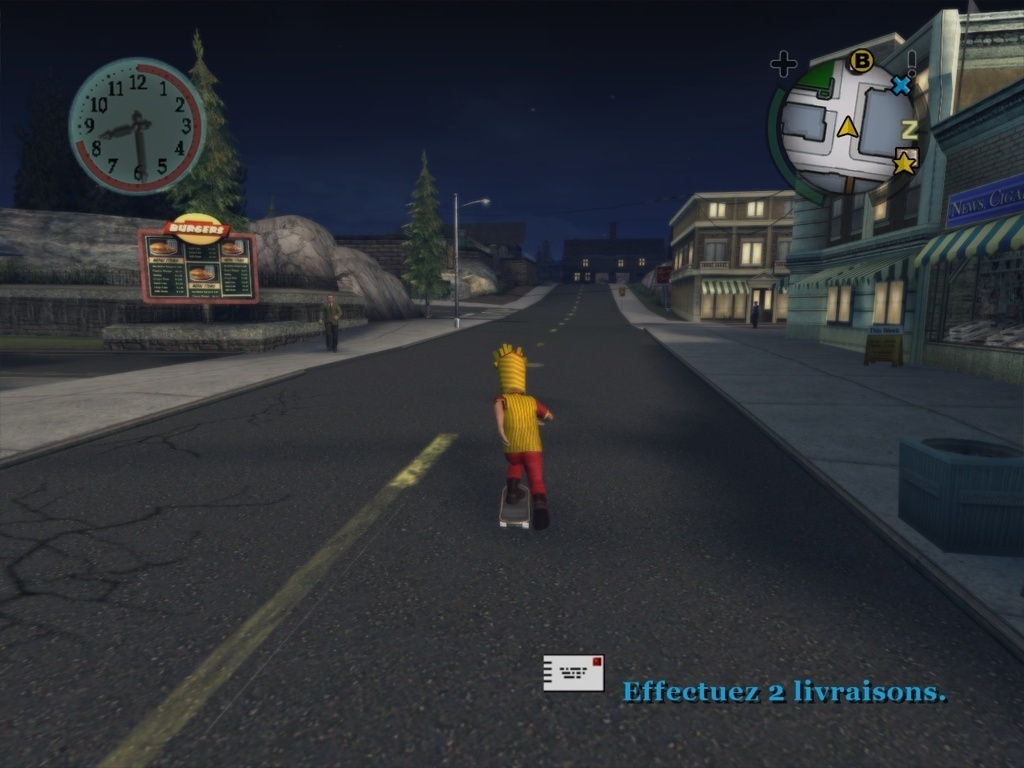1024x768 pixels.
Task: Select the yellow star marker on the minimap
Action: point(905,162)
